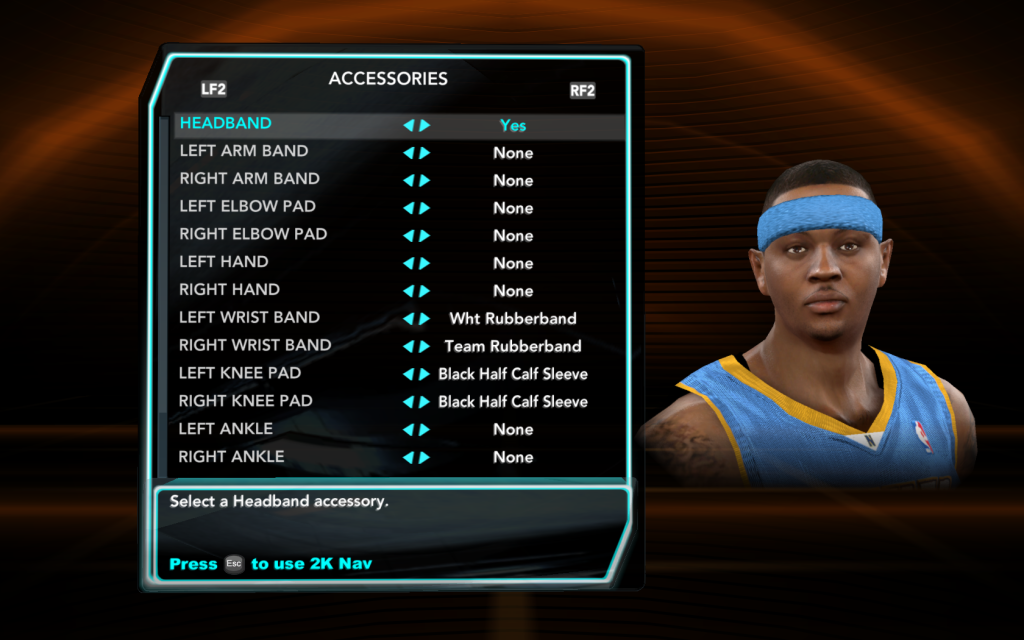Cycle Right Wrist Band forward with right arrow
This screenshot has height=640, width=1024.
pyautogui.click(x=425, y=347)
